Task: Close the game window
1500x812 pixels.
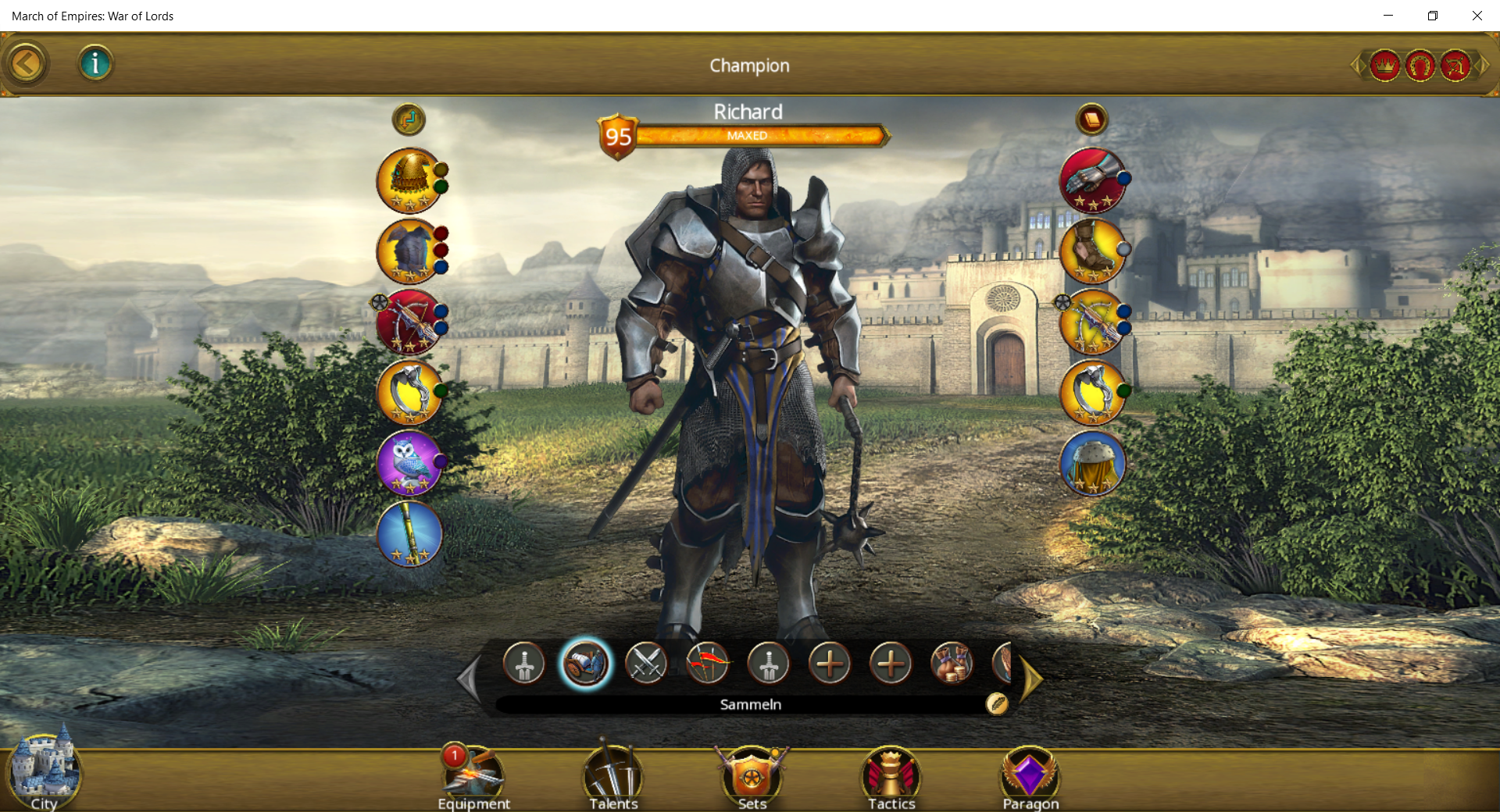Action: coord(1477,16)
